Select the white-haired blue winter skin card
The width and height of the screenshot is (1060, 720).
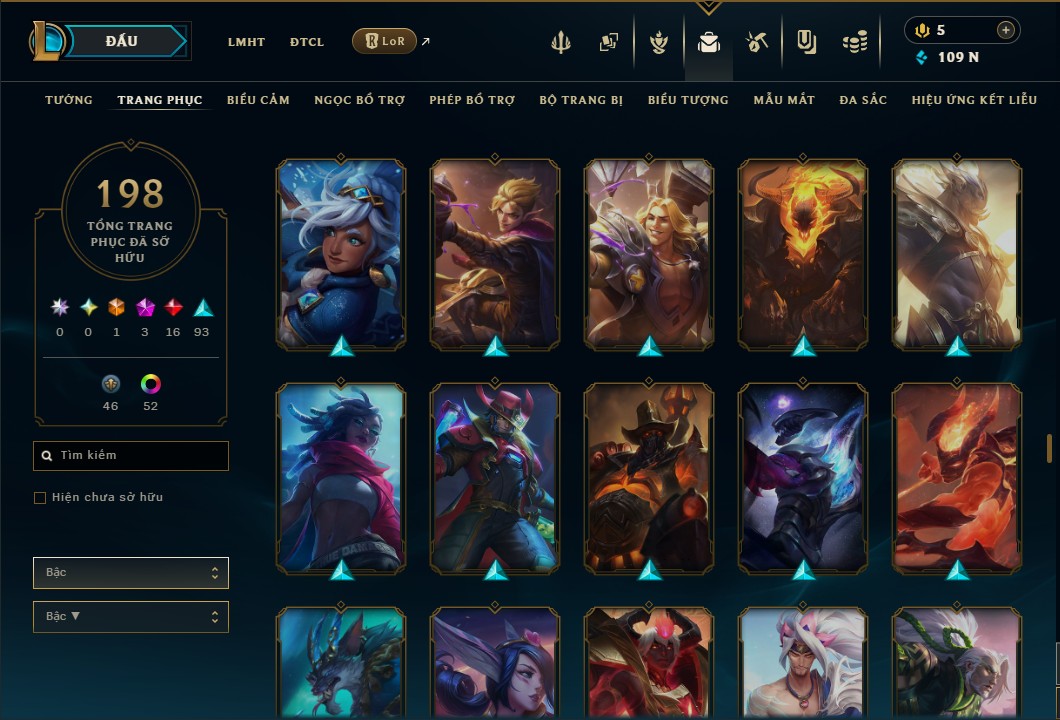(341, 254)
